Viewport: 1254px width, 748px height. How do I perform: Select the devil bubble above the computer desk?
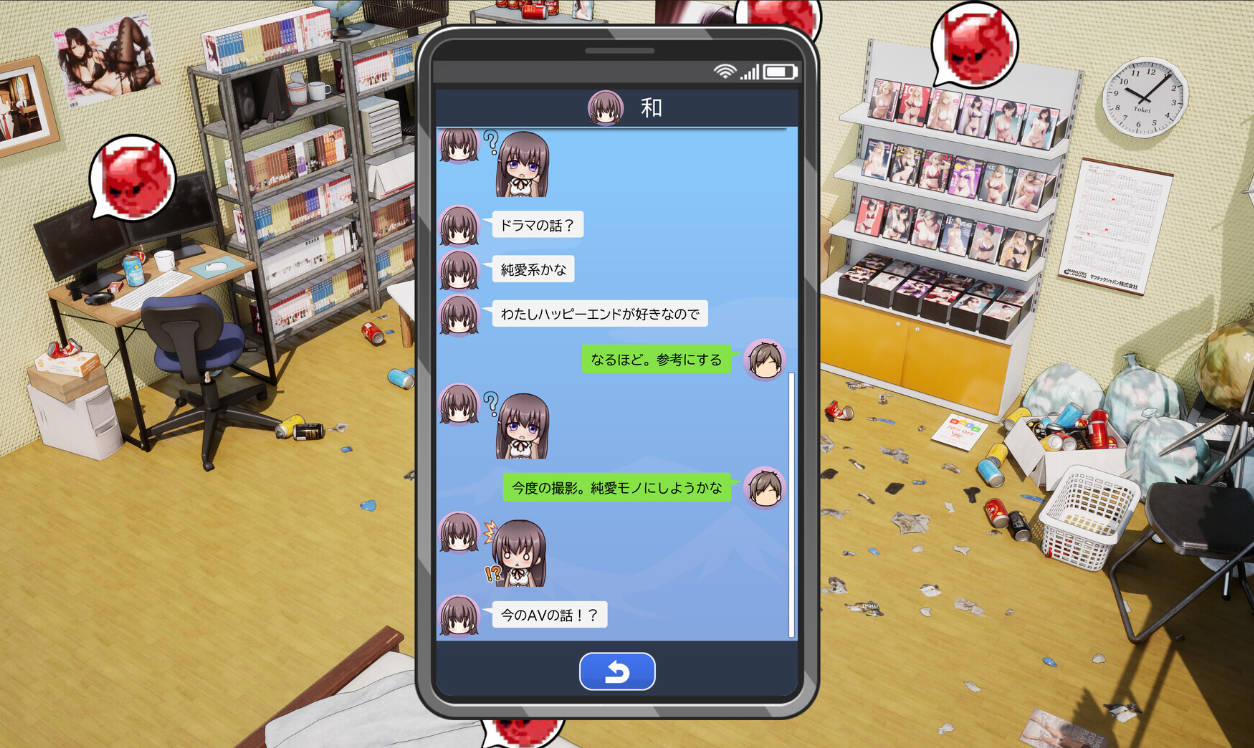(x=133, y=178)
